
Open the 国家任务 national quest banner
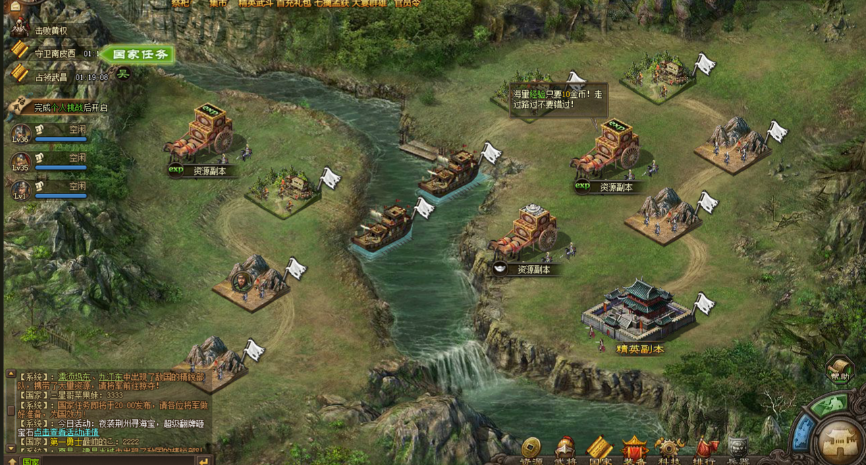138,54
